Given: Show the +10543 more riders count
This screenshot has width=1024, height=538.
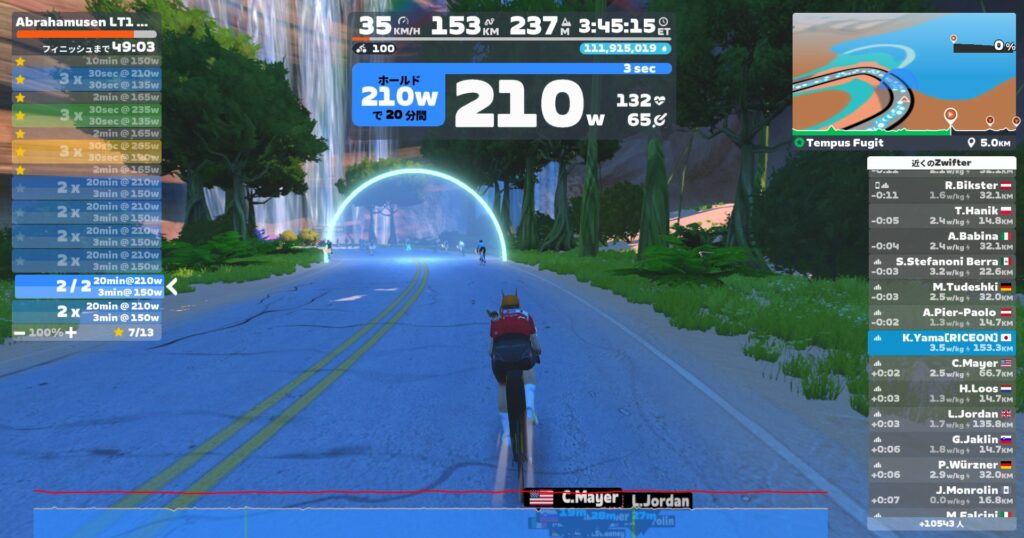Looking at the screenshot, I should click(x=941, y=524).
